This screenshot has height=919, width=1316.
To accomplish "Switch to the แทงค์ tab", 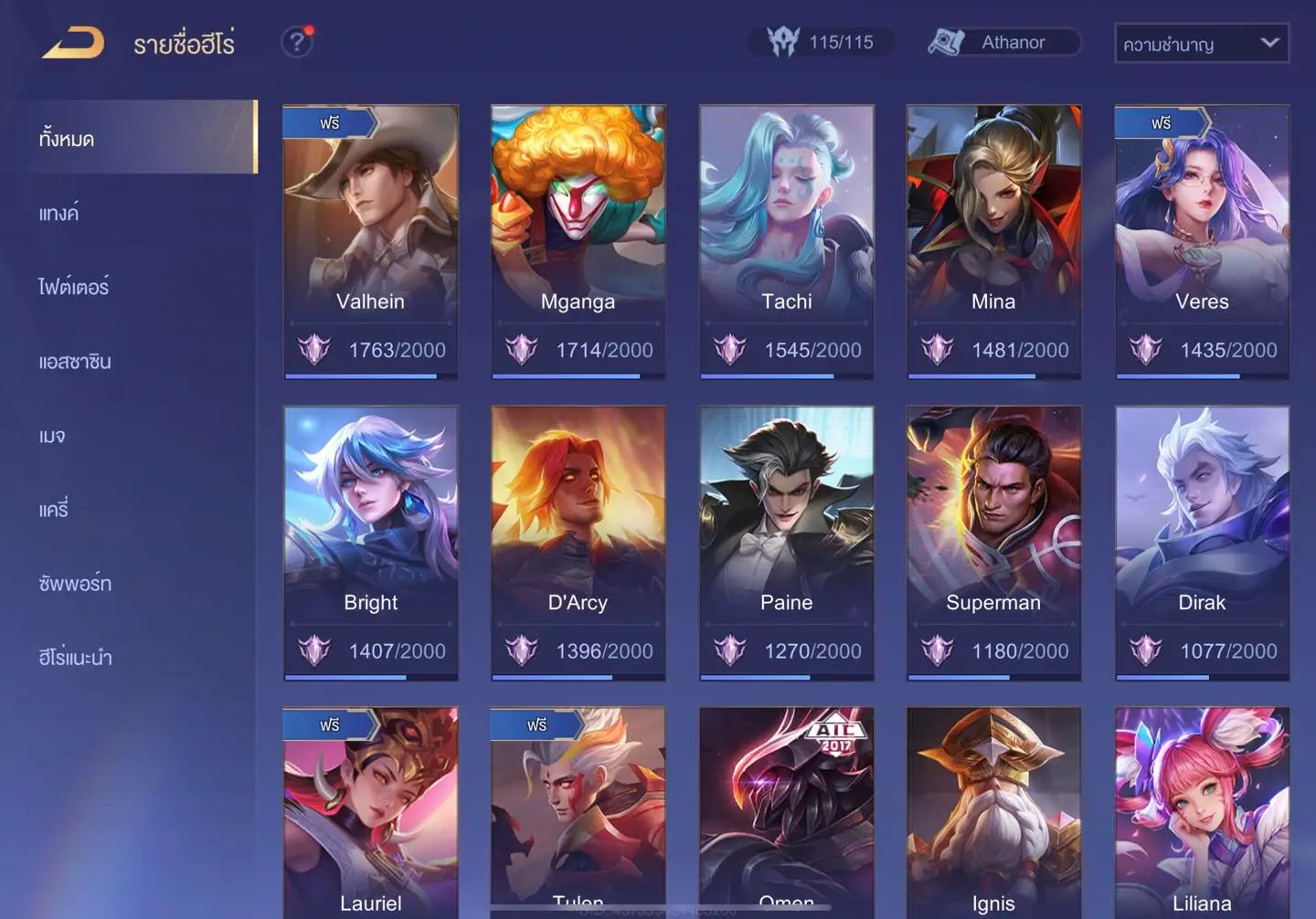I will tap(59, 214).
